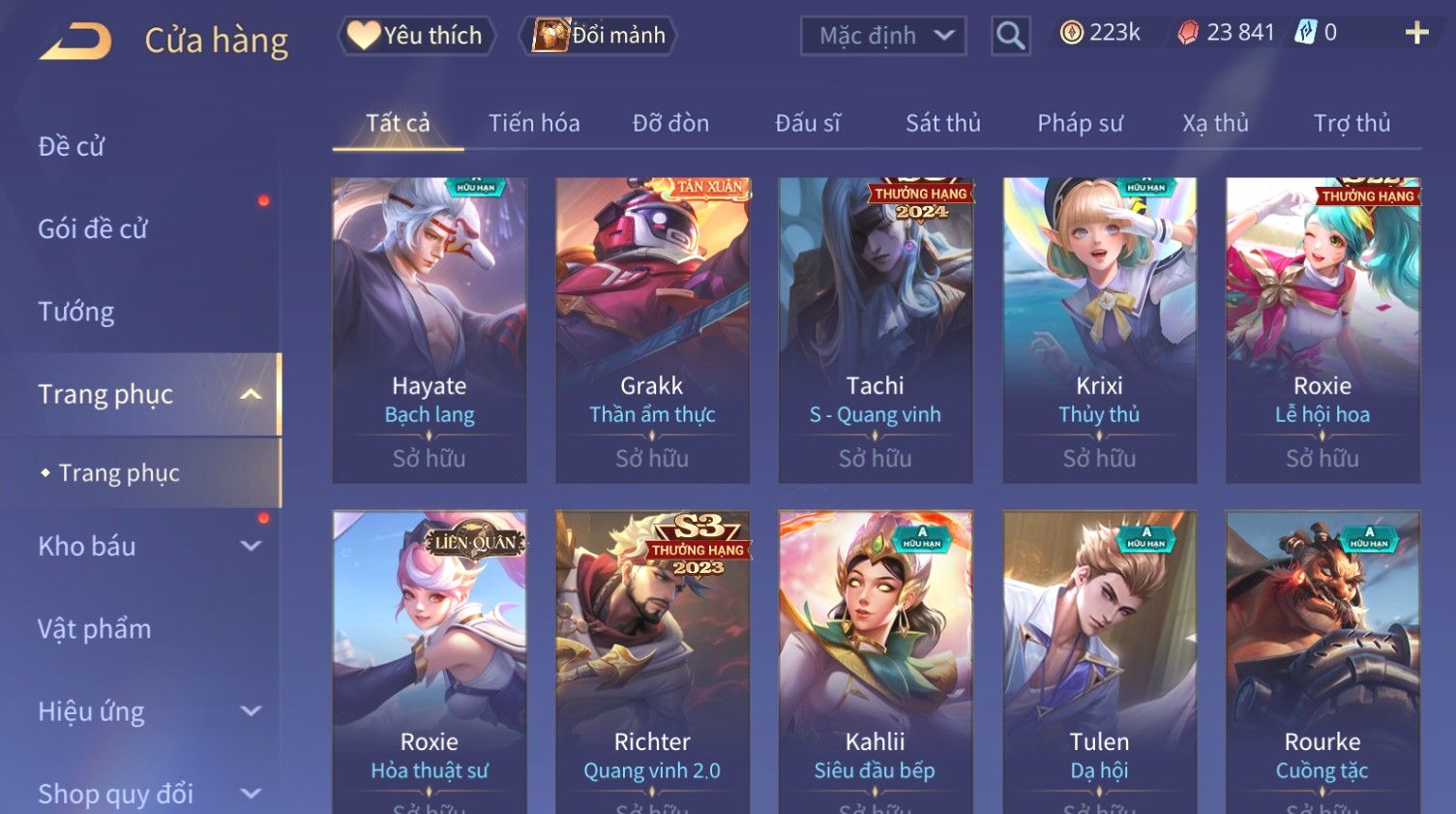Select the Sát thủ tab
Screen dimensions: 1456x814
942,123
